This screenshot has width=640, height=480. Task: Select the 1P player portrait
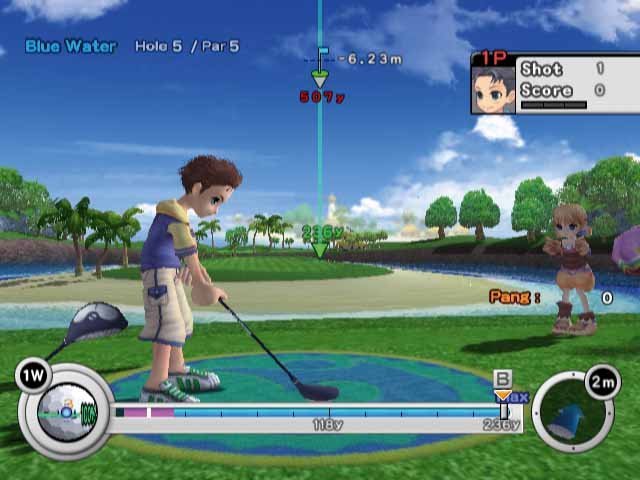494,89
